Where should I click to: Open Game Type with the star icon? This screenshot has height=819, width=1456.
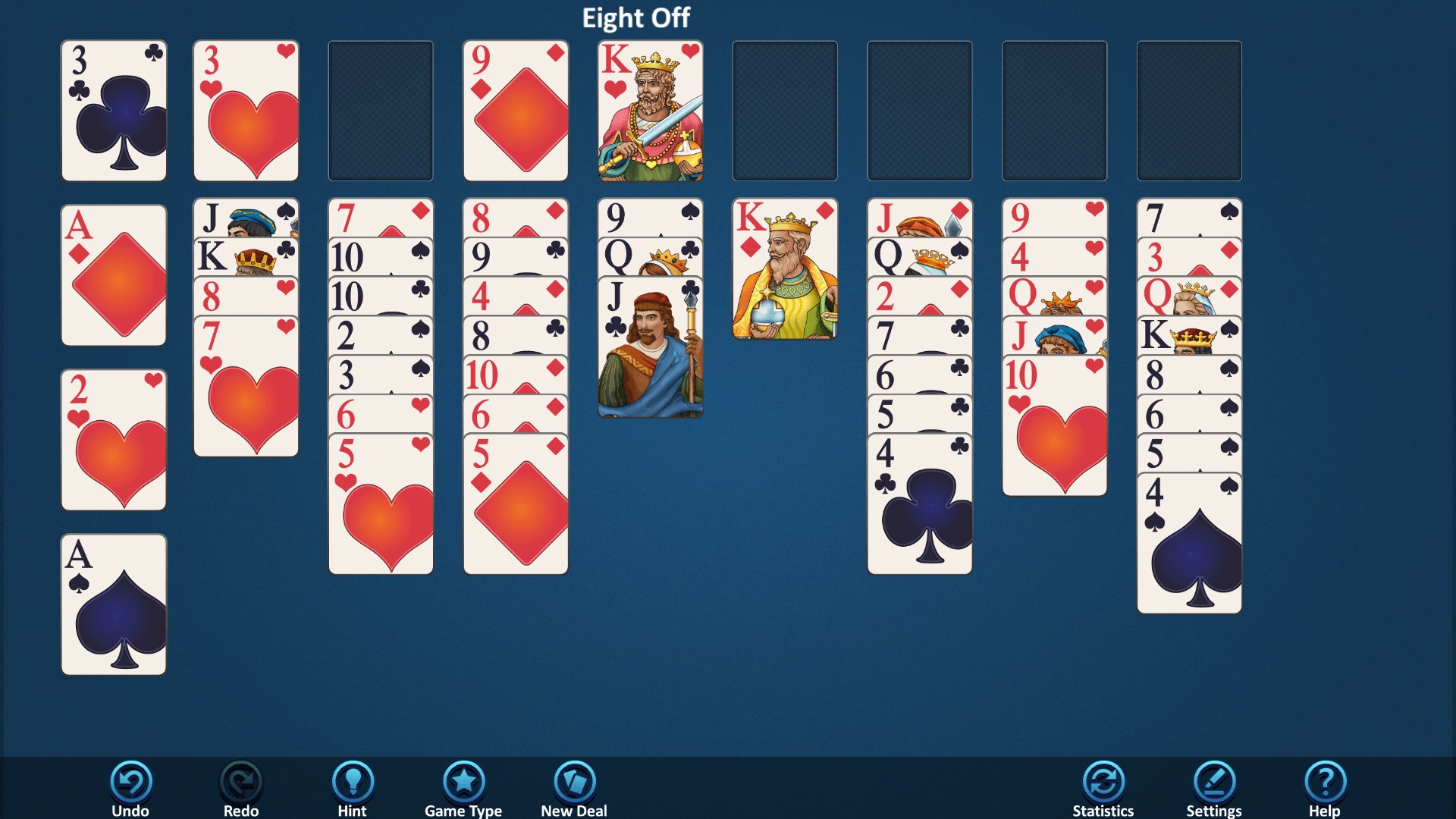tap(464, 781)
